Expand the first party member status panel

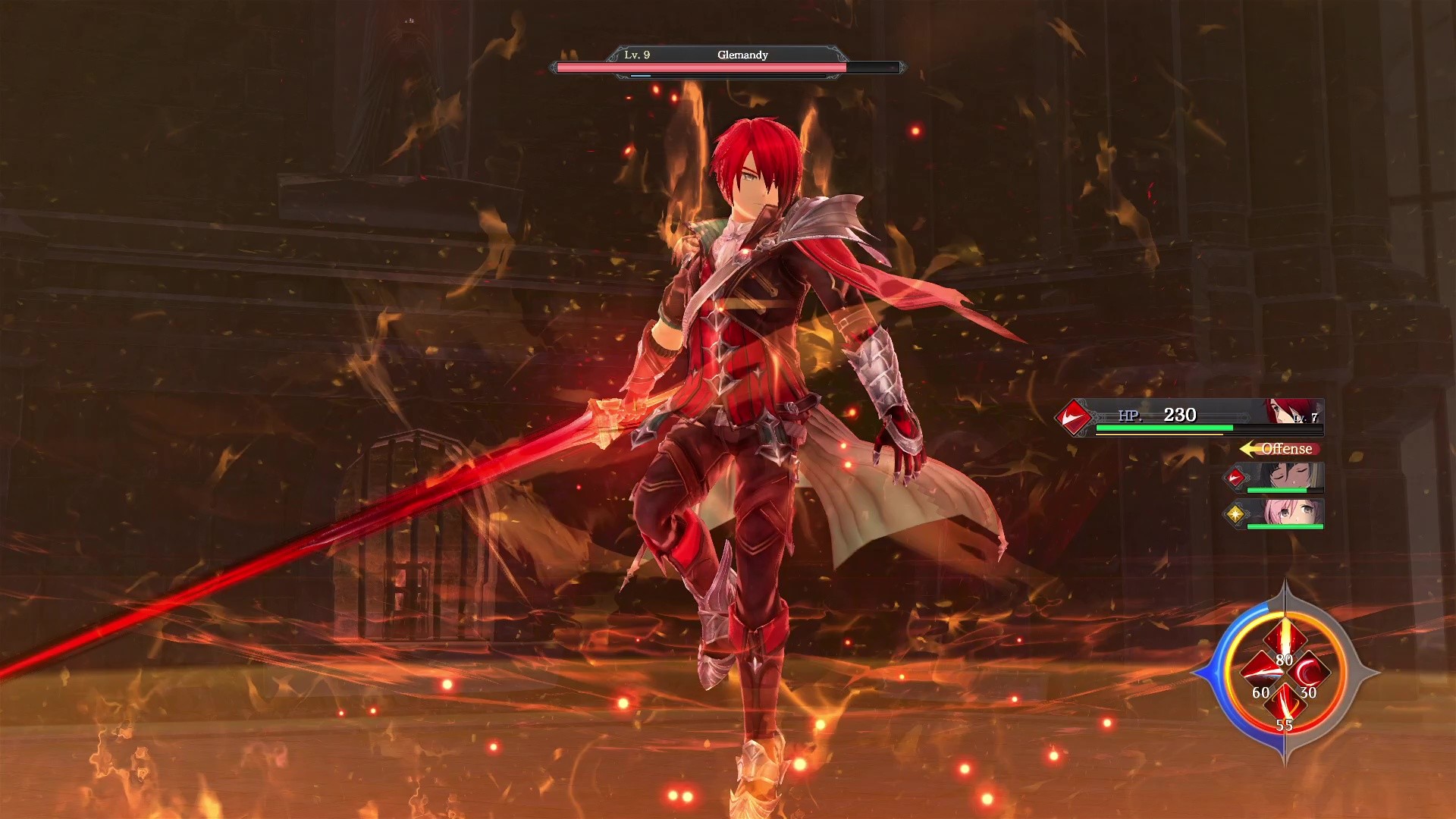1281,478
